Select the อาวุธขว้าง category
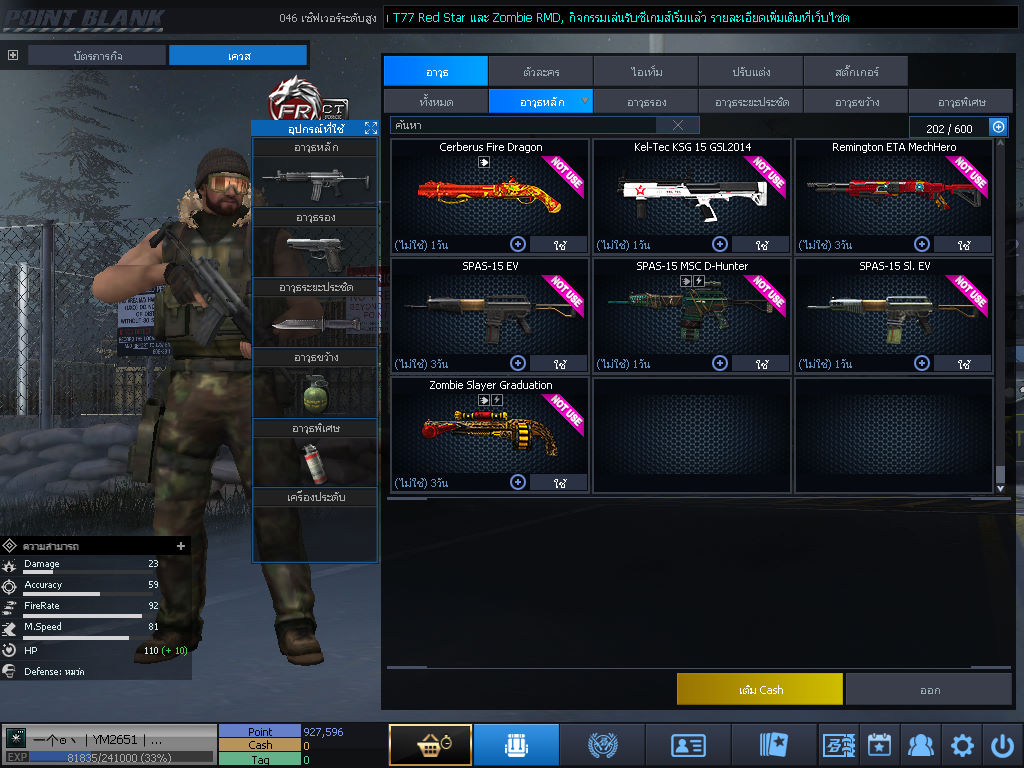 [x=857, y=101]
